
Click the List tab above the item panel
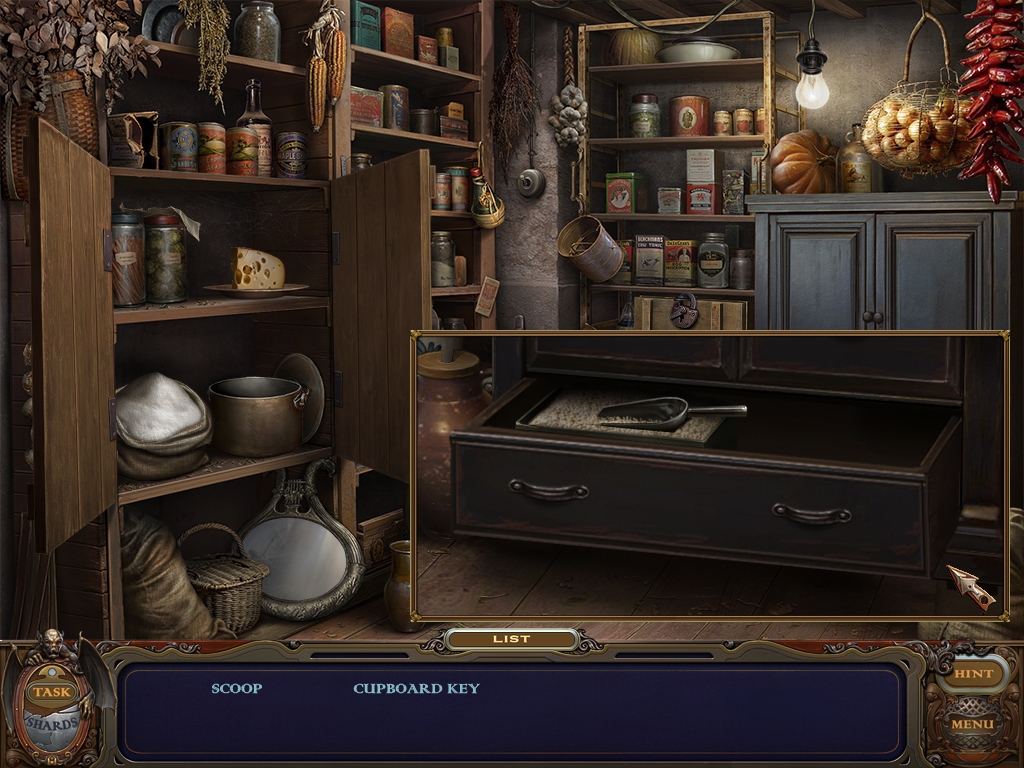[511, 639]
